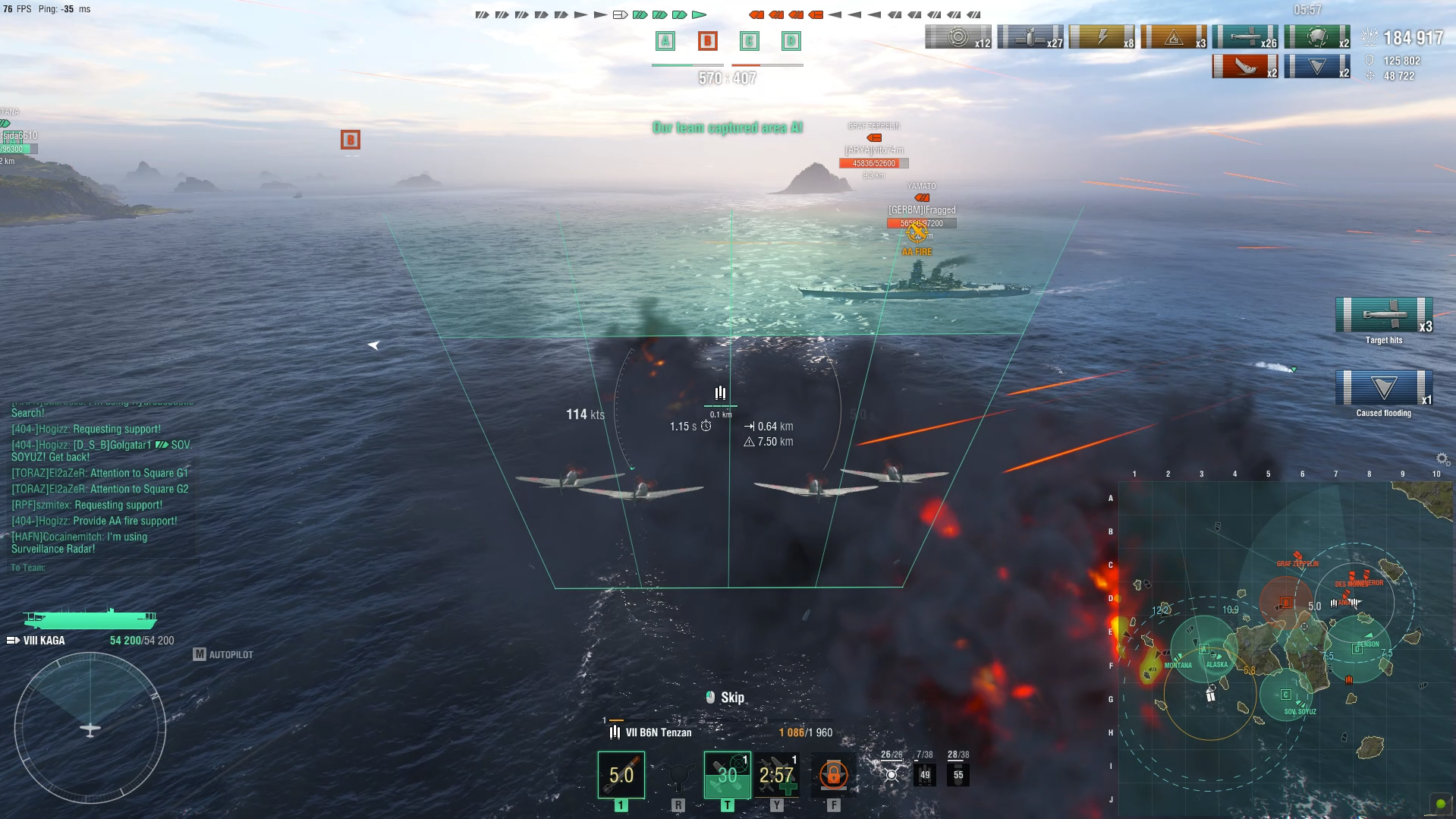
Task: Click capture point A on the minimap
Action: tap(1203, 649)
